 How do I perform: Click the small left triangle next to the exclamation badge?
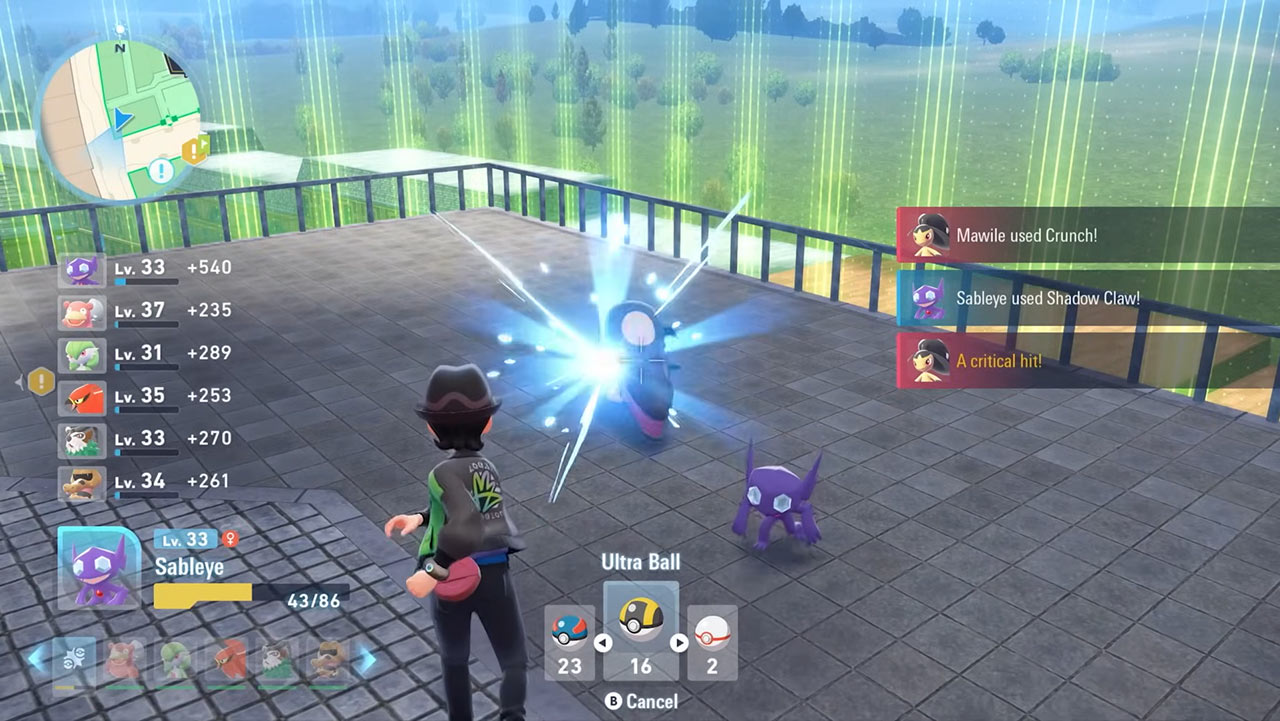pyautogui.click(x=17, y=379)
